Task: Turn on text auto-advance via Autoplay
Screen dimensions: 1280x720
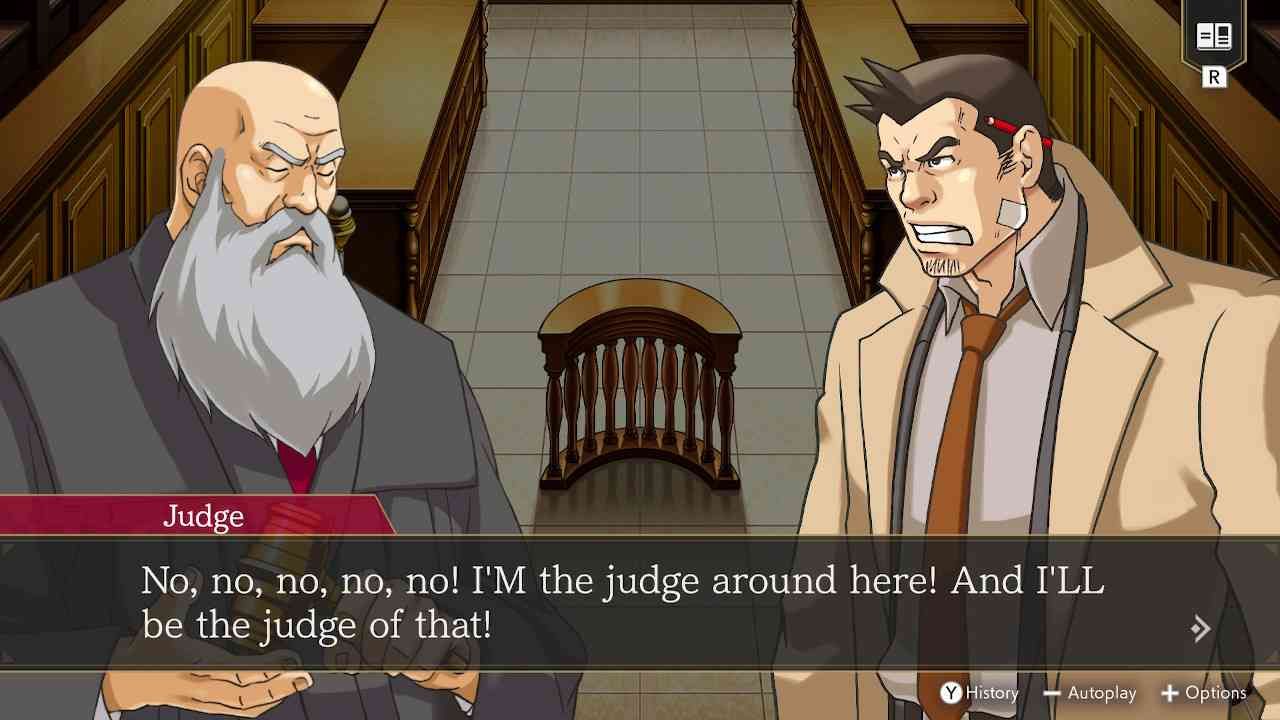Action: coord(1105,693)
